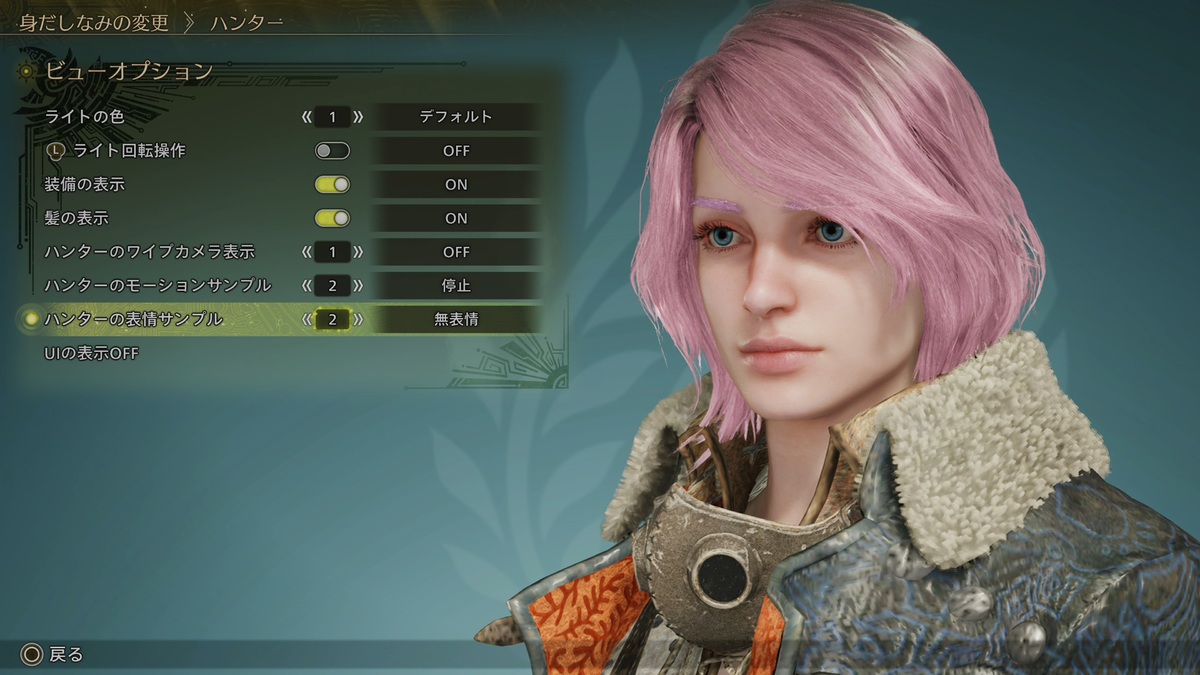Click right arrow for ハンターのワイプカメラ表示
This screenshot has height=675, width=1200.
tap(358, 252)
